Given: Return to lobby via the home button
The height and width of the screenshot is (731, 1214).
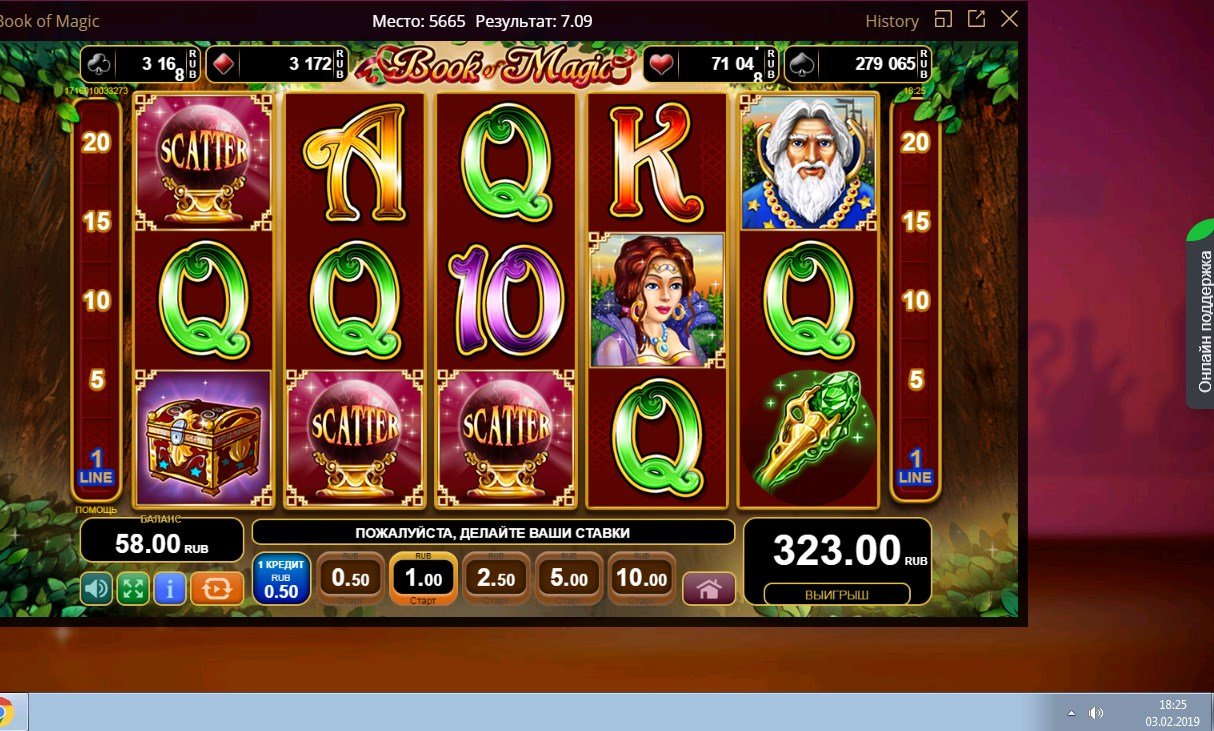Looking at the screenshot, I should coord(709,589).
